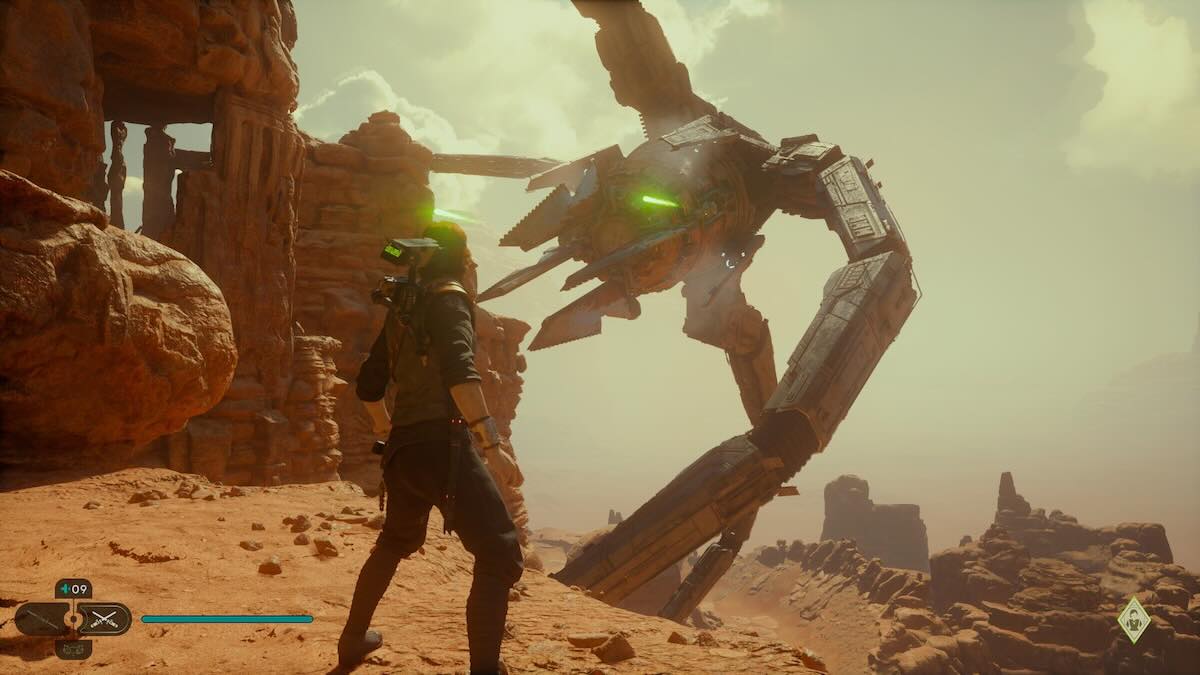Switch to the crossed lightsabers stance
The height and width of the screenshot is (675, 1200).
[104, 619]
